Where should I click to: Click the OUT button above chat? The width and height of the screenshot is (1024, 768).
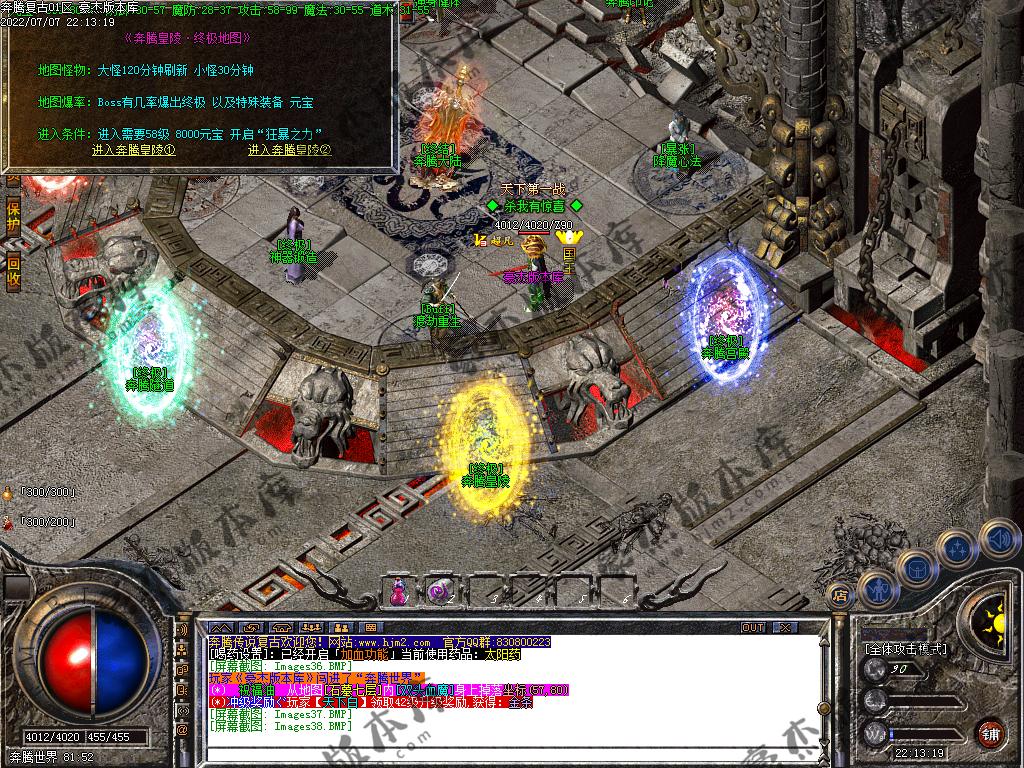tap(753, 627)
